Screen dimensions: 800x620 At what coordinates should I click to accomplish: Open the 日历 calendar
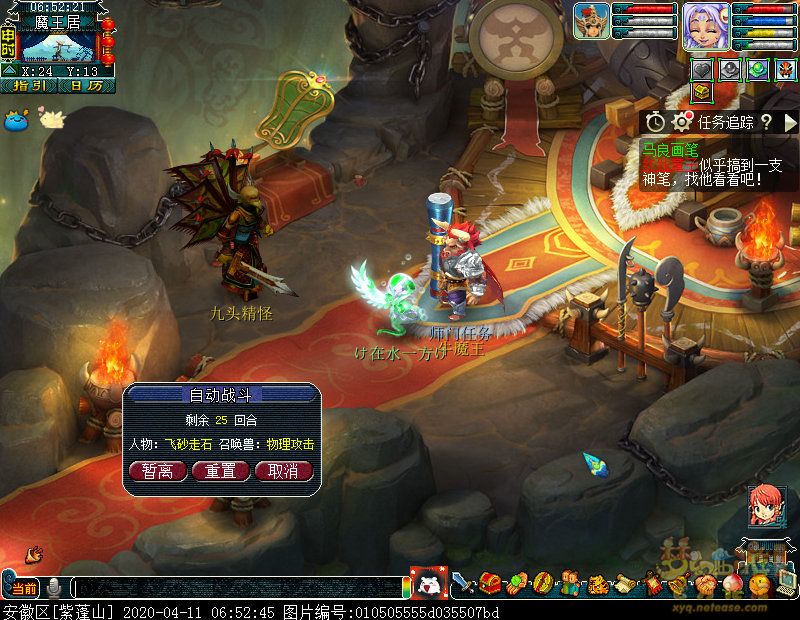(86, 86)
